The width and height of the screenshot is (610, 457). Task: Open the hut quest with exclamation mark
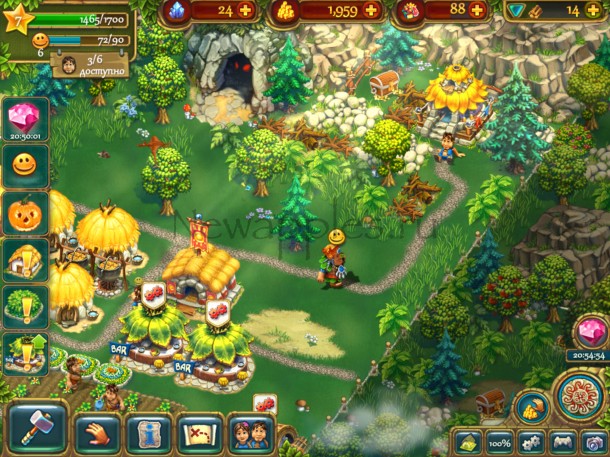pos(23,261)
